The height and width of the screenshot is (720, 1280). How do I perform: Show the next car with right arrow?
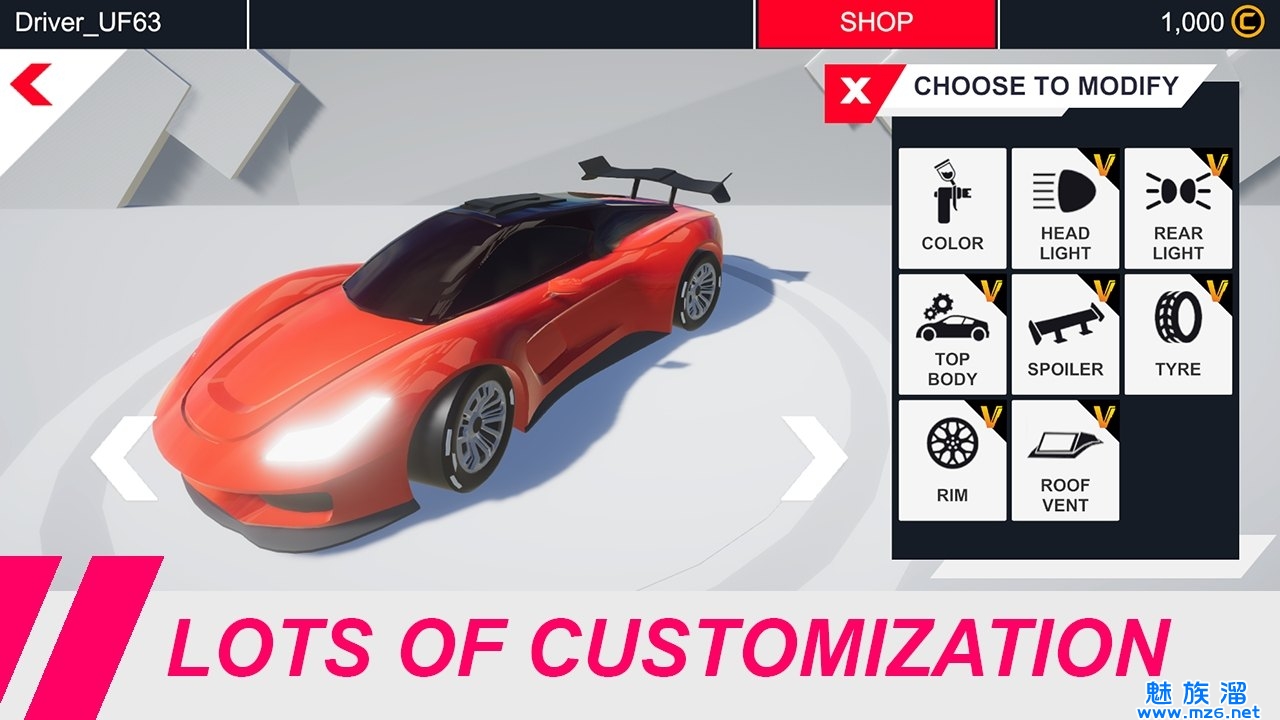[x=814, y=458]
